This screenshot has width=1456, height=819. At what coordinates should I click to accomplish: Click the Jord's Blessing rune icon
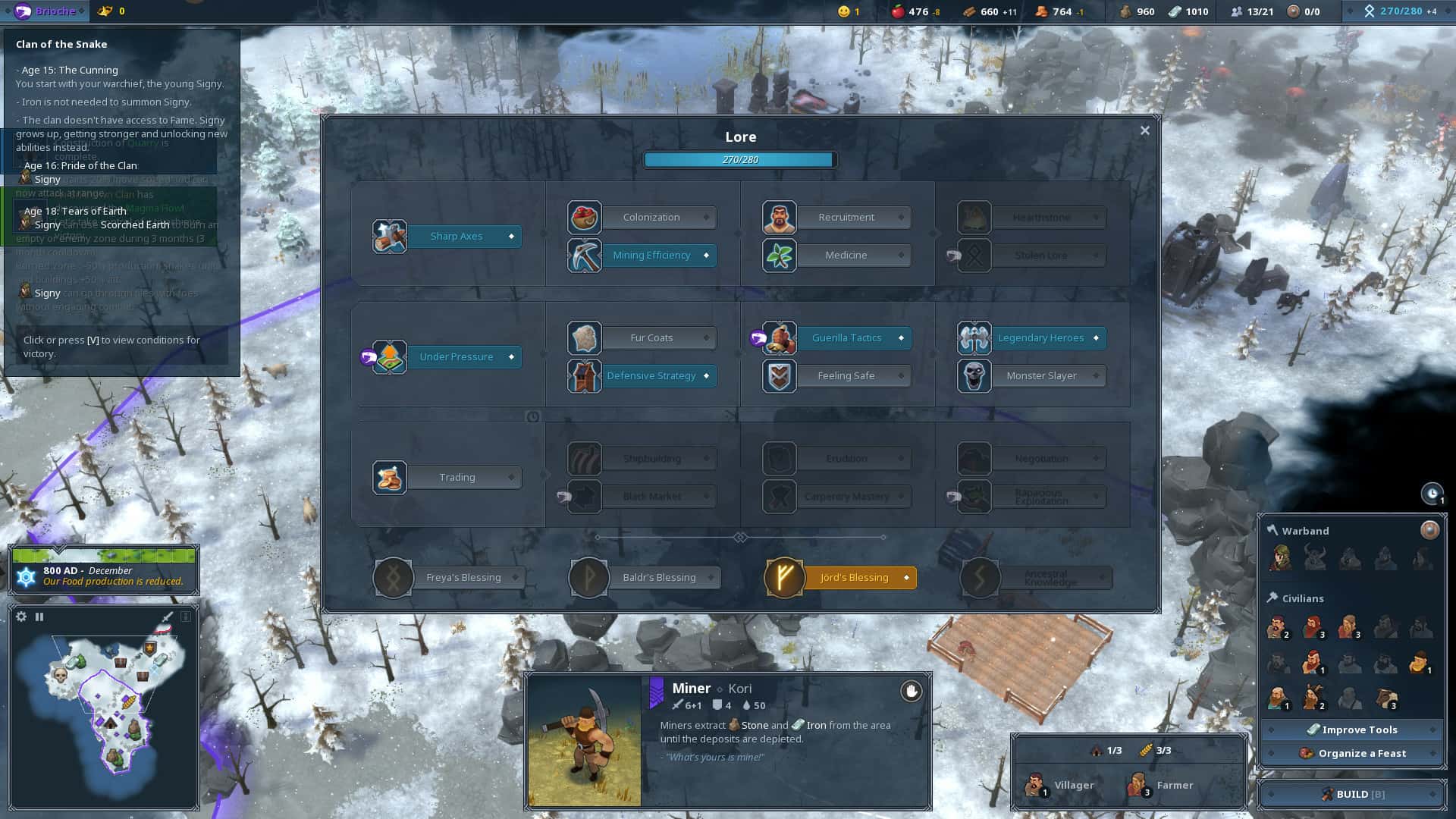click(x=785, y=577)
